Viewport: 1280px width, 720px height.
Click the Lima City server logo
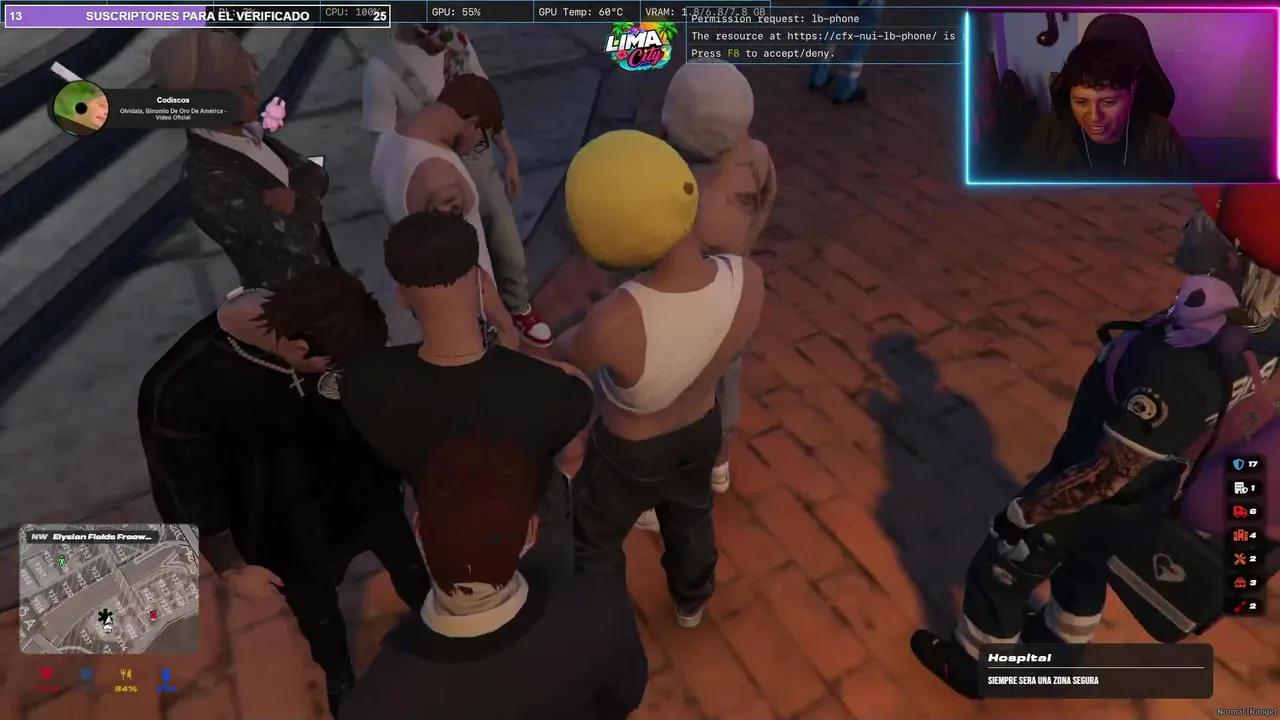640,47
